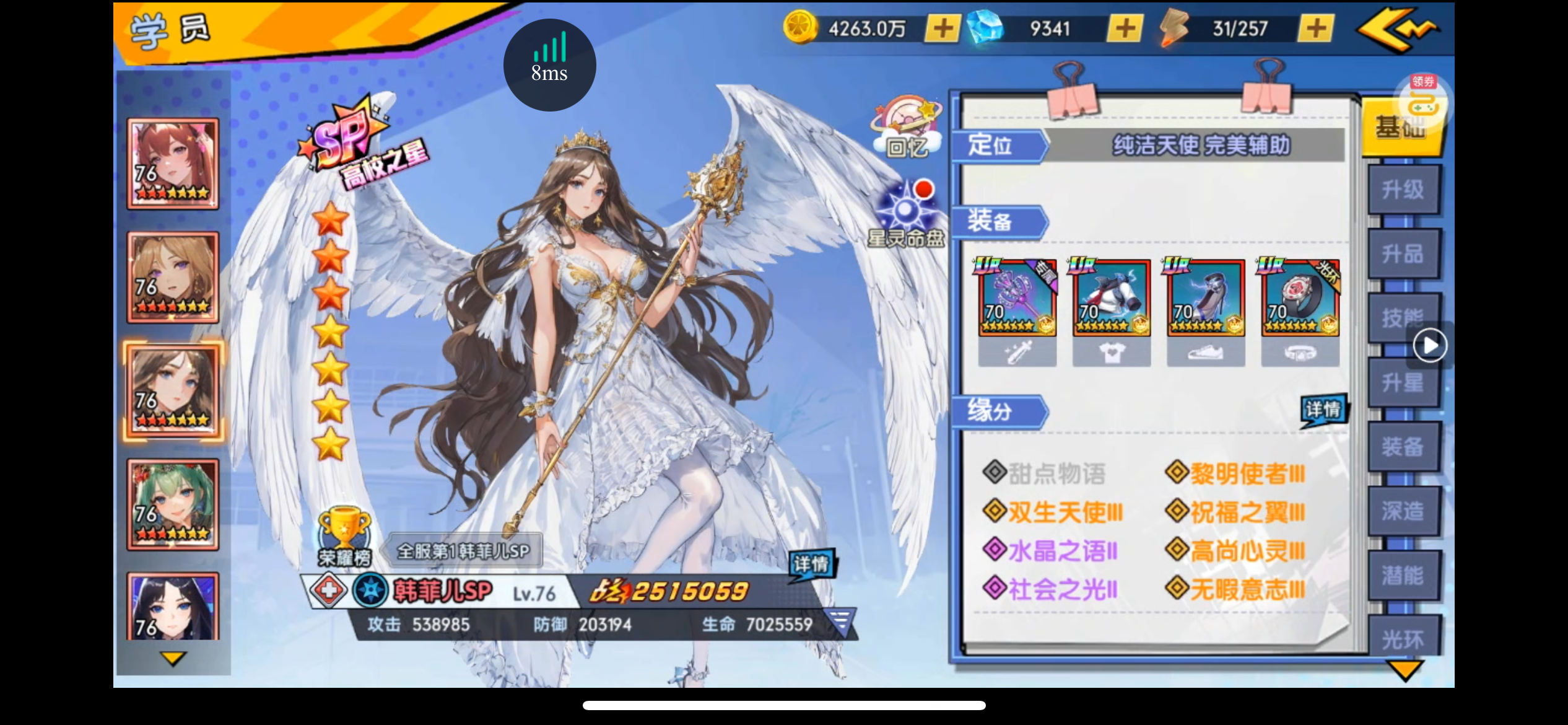The image size is (1568, 725).
Task: Open the 升星 star-up tab
Action: (1403, 383)
